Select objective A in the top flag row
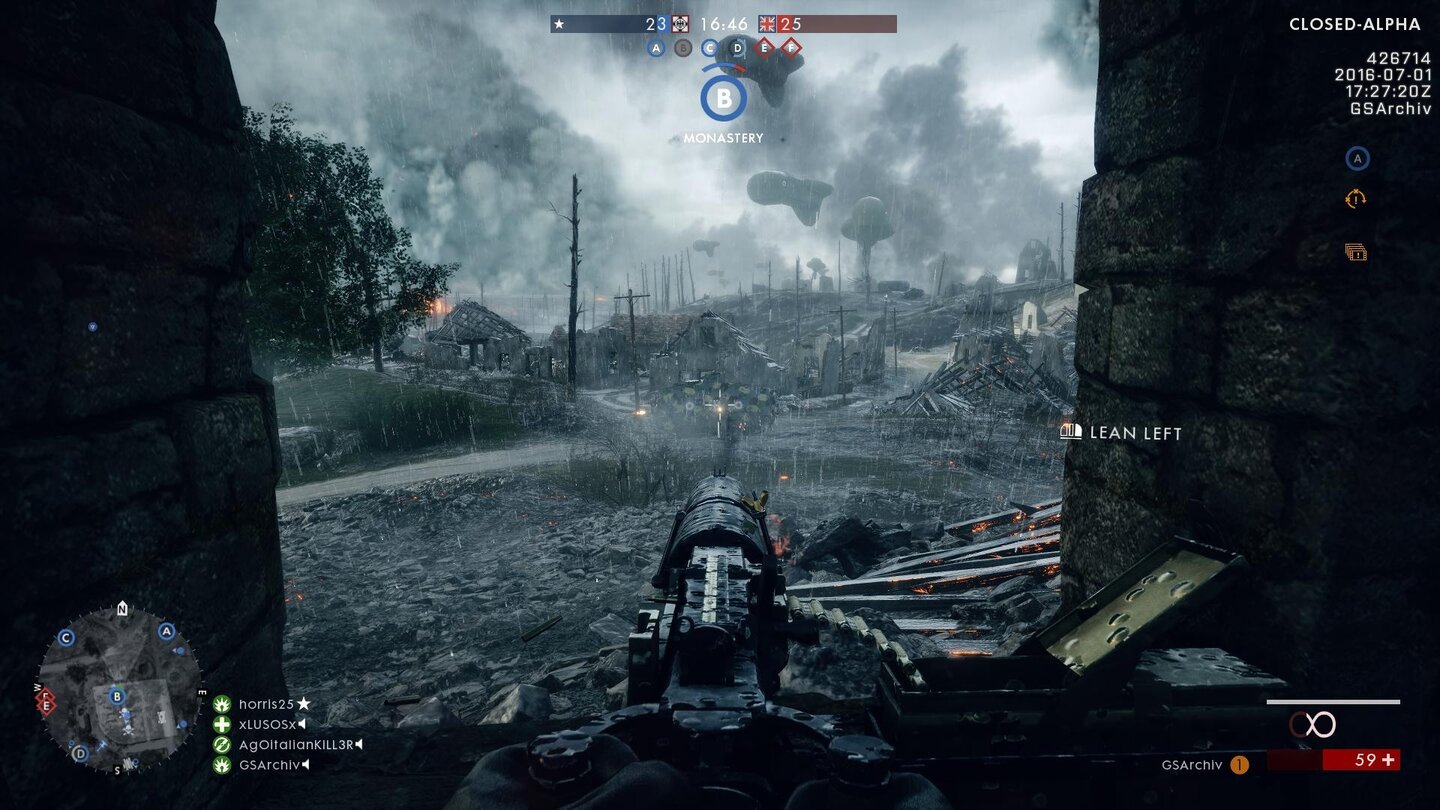This screenshot has height=810, width=1440. [x=656, y=47]
